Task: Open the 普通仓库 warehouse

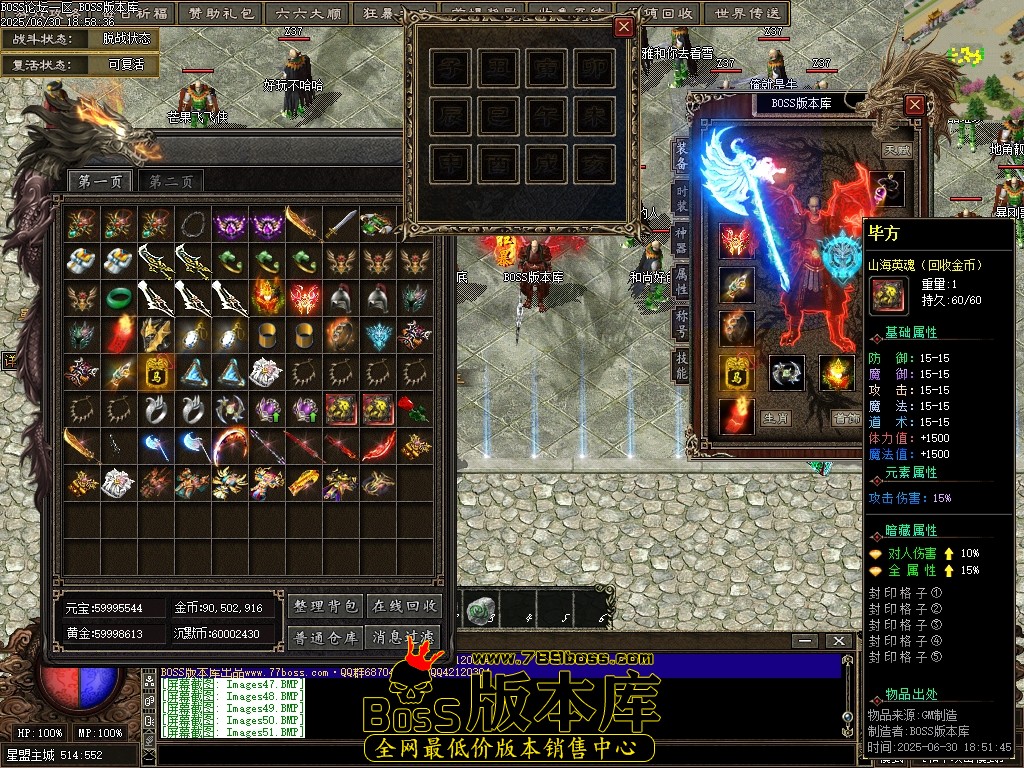Action: [x=325, y=637]
